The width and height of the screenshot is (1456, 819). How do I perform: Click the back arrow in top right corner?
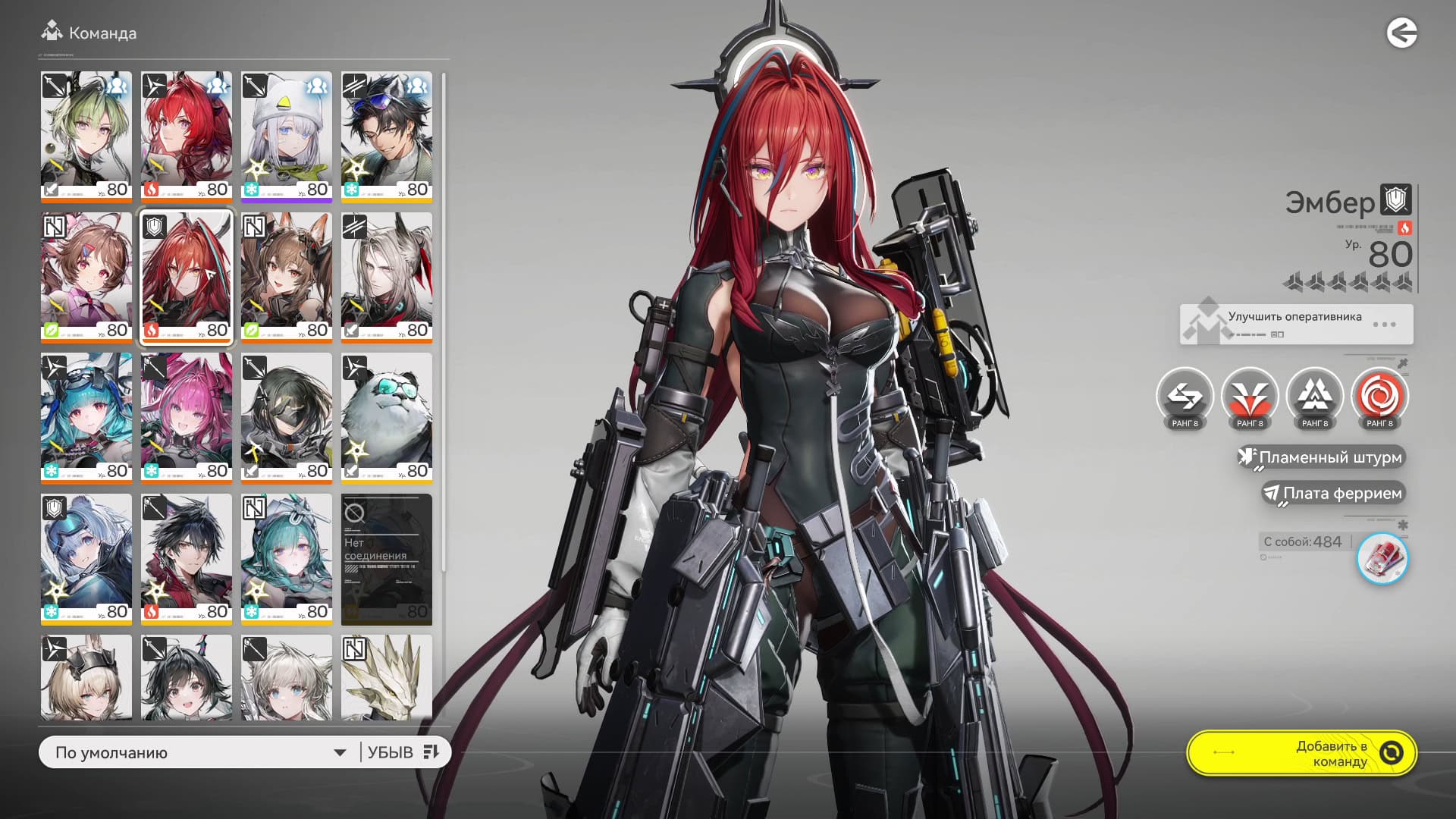[x=1402, y=33]
